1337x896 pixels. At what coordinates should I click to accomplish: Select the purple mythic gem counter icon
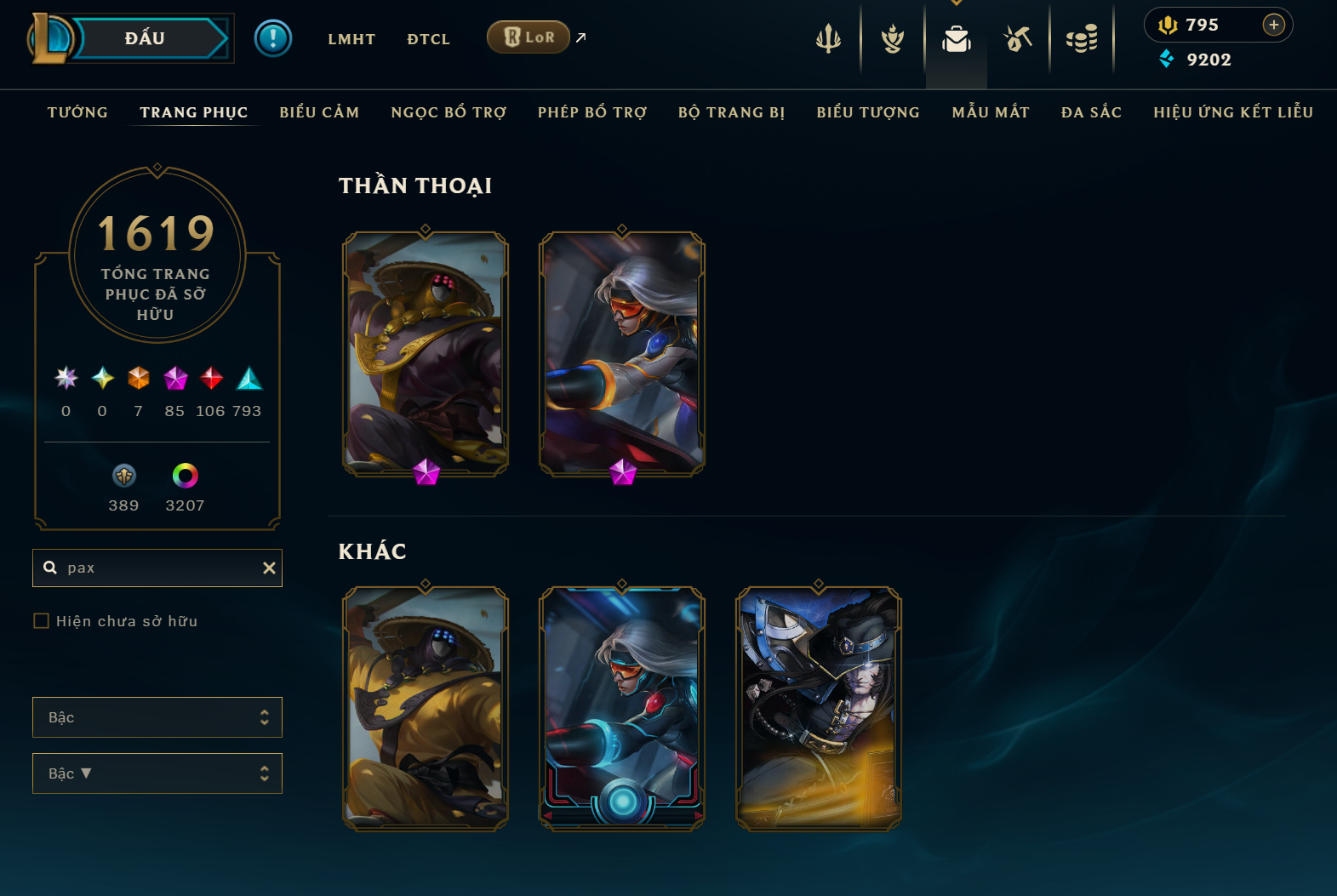175,379
